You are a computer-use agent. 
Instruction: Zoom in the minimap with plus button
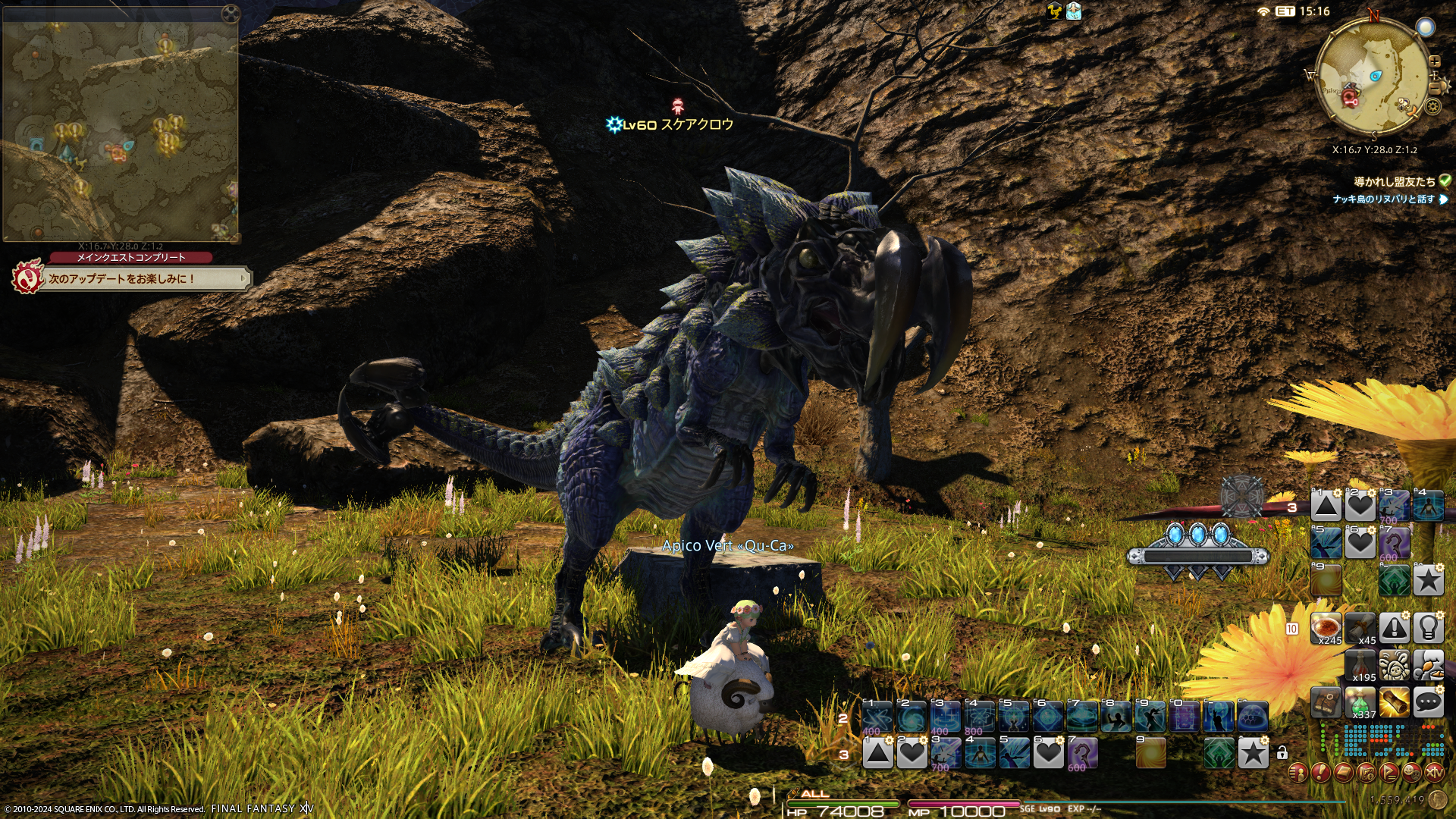pyautogui.click(x=1434, y=61)
